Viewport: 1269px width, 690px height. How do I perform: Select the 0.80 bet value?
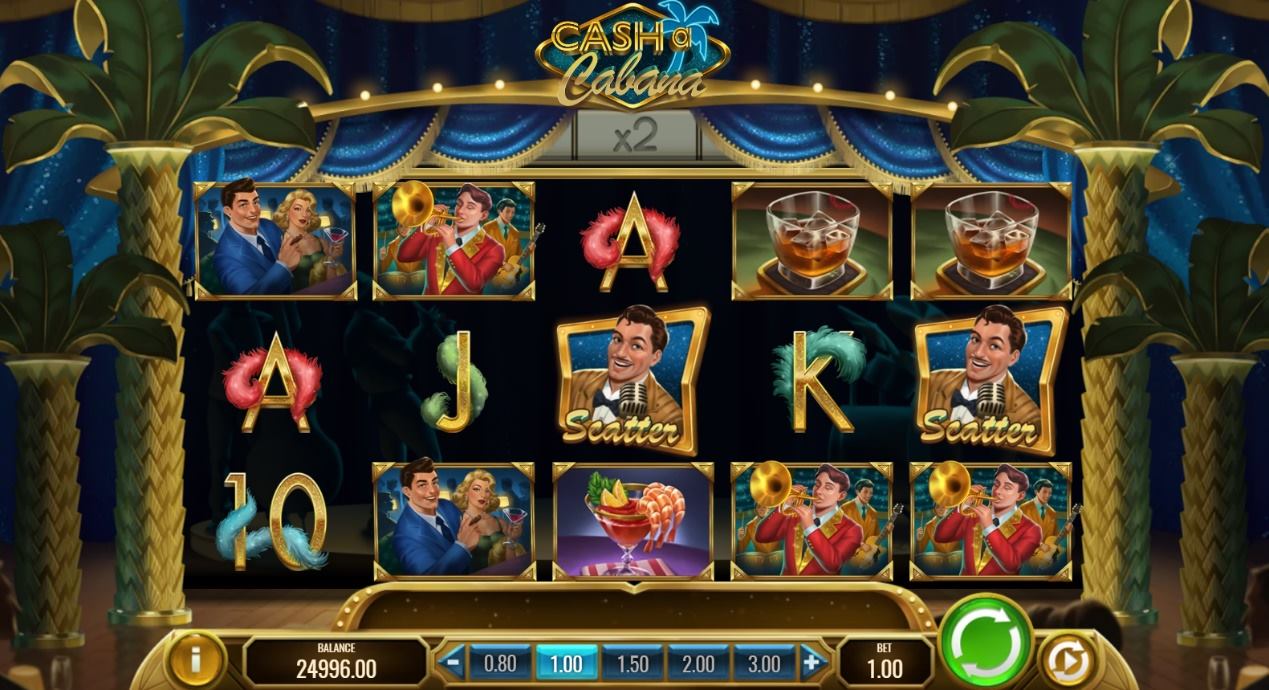pos(500,663)
